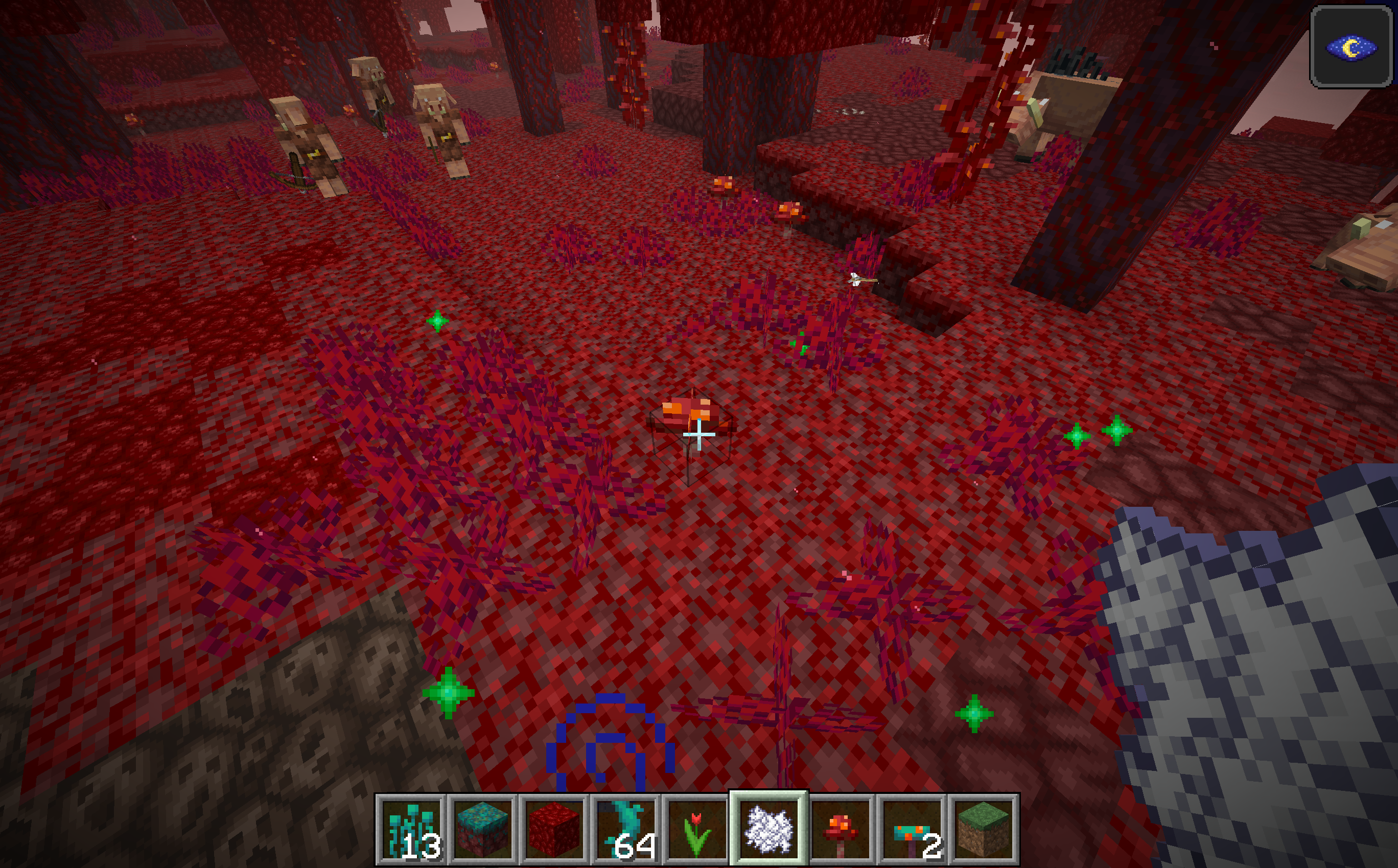Screen dimensions: 1398x868
Task: Select the nether sprouts hotbar slot
Action: coord(411,829)
